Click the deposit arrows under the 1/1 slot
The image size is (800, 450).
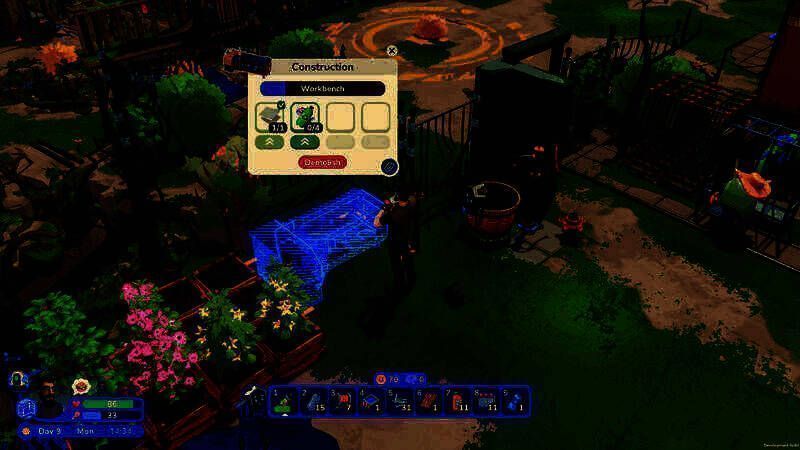pyautogui.click(x=270, y=142)
